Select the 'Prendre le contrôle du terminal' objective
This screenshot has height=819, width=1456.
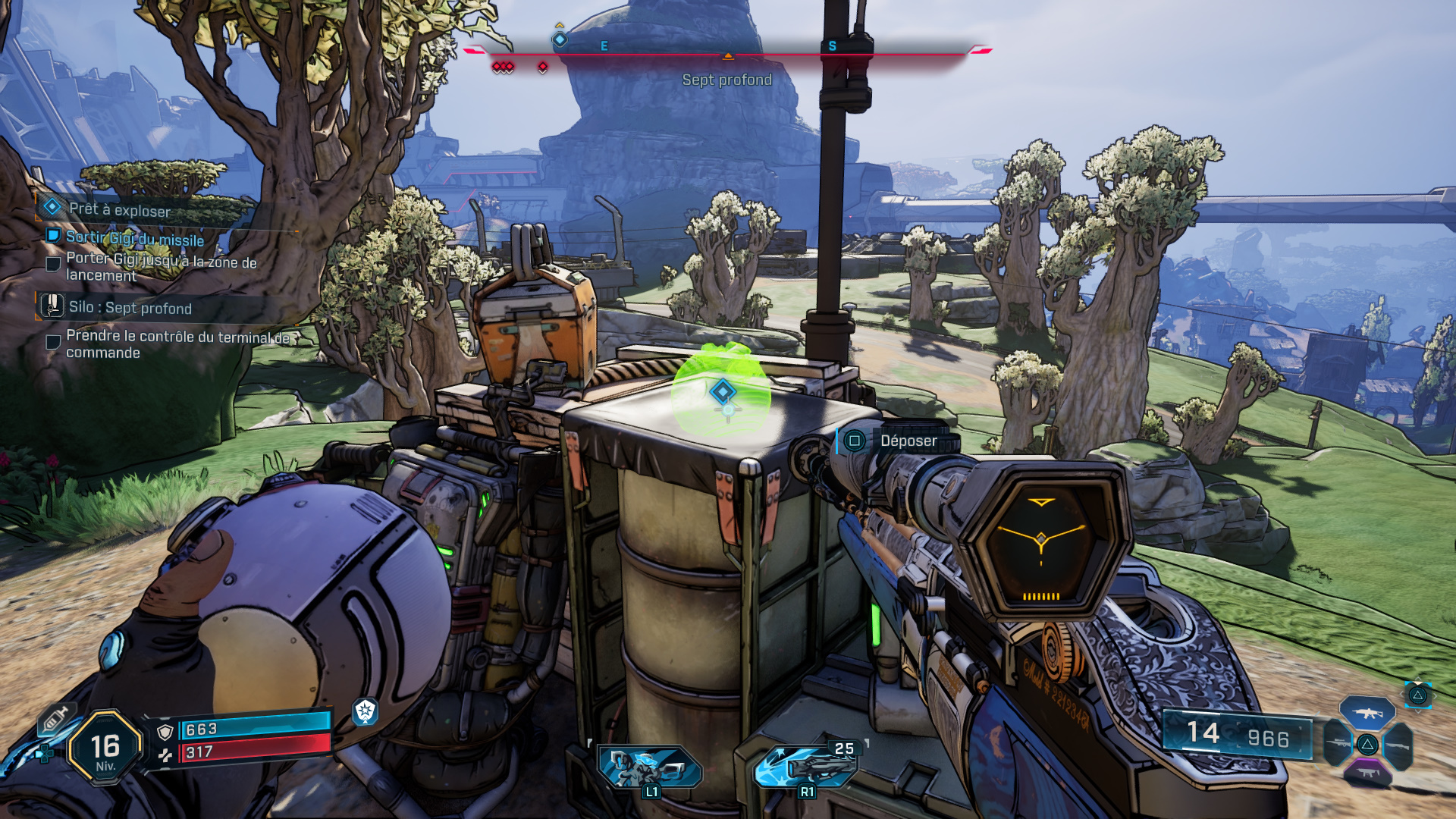[177, 344]
